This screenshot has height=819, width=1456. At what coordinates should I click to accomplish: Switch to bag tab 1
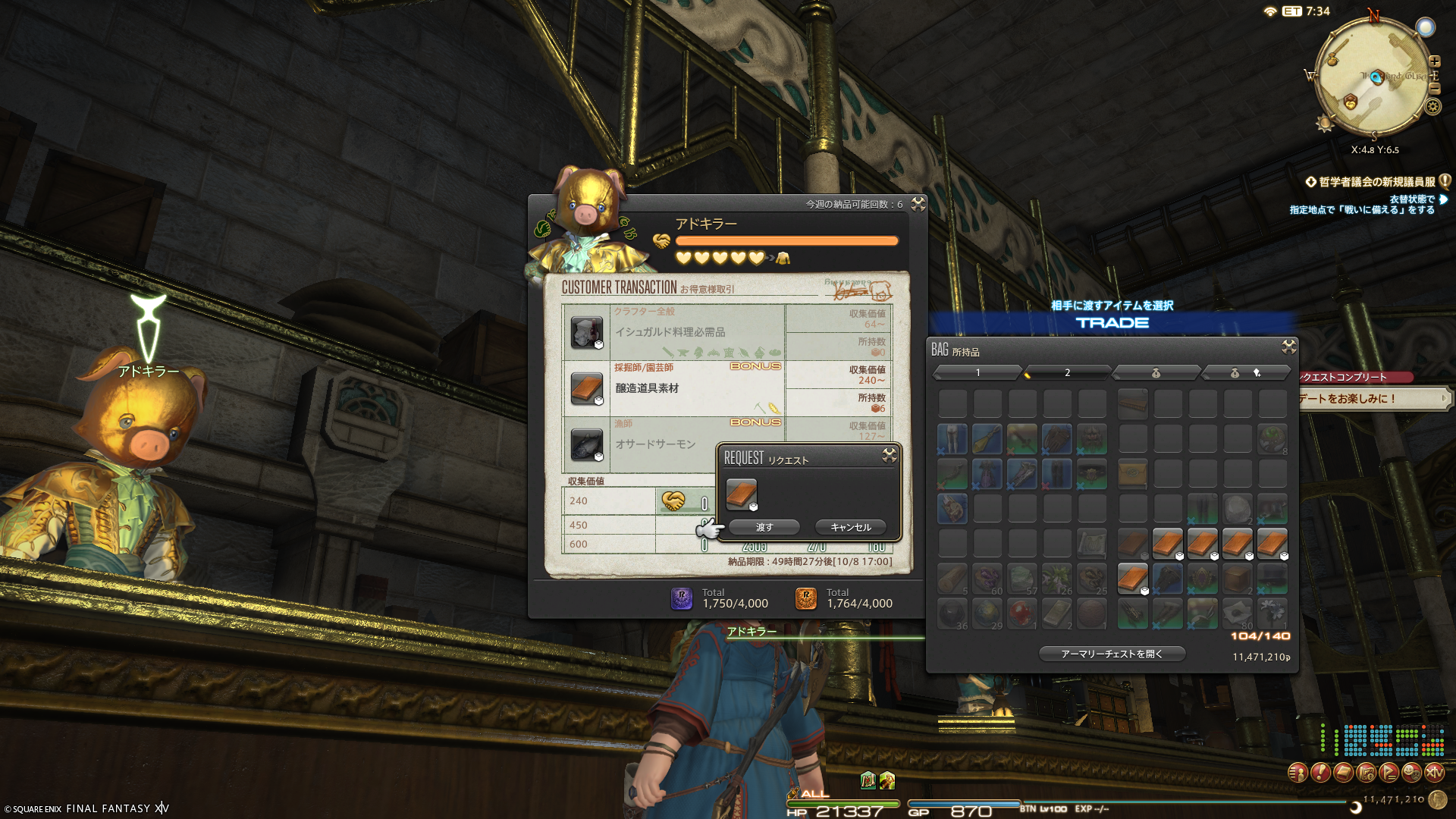pyautogui.click(x=977, y=372)
